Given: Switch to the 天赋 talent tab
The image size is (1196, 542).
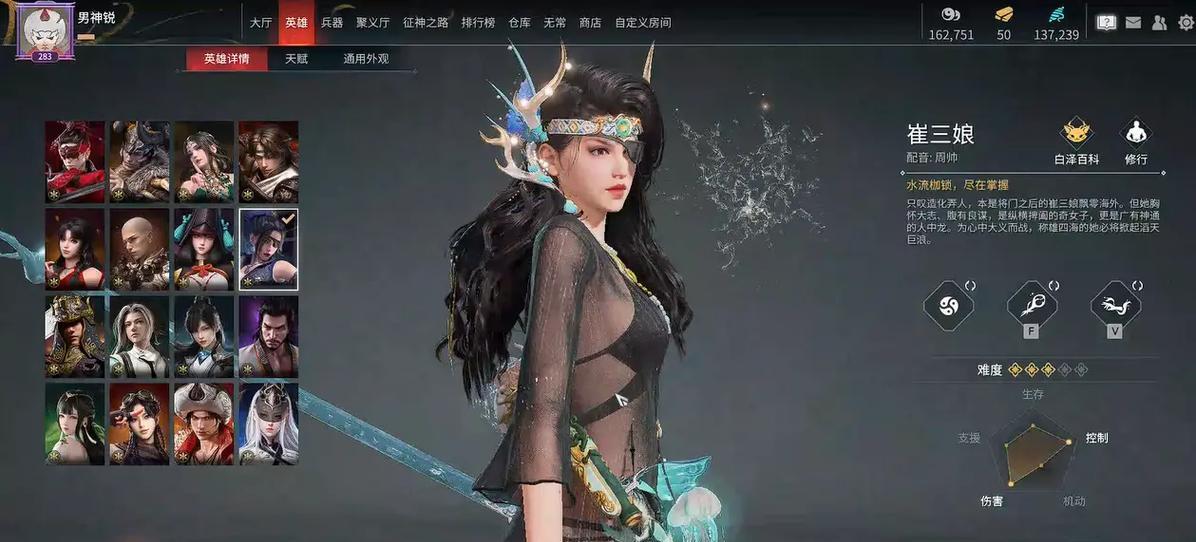Looking at the screenshot, I should click(296, 59).
